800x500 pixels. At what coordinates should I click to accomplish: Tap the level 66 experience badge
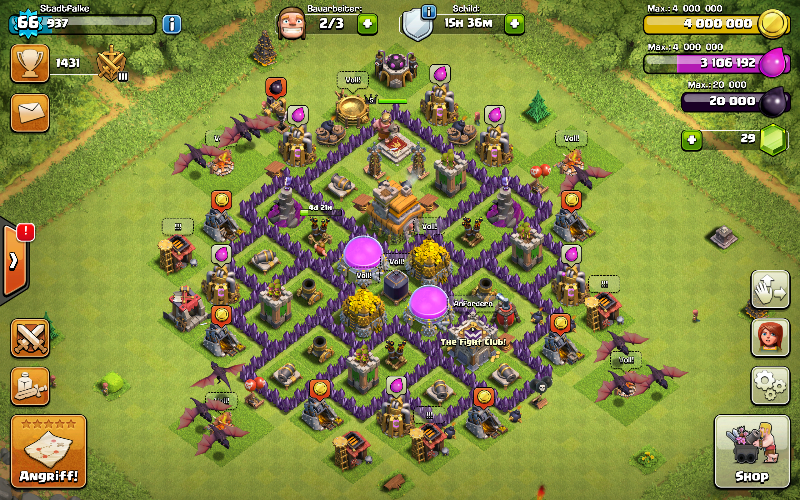[27, 23]
